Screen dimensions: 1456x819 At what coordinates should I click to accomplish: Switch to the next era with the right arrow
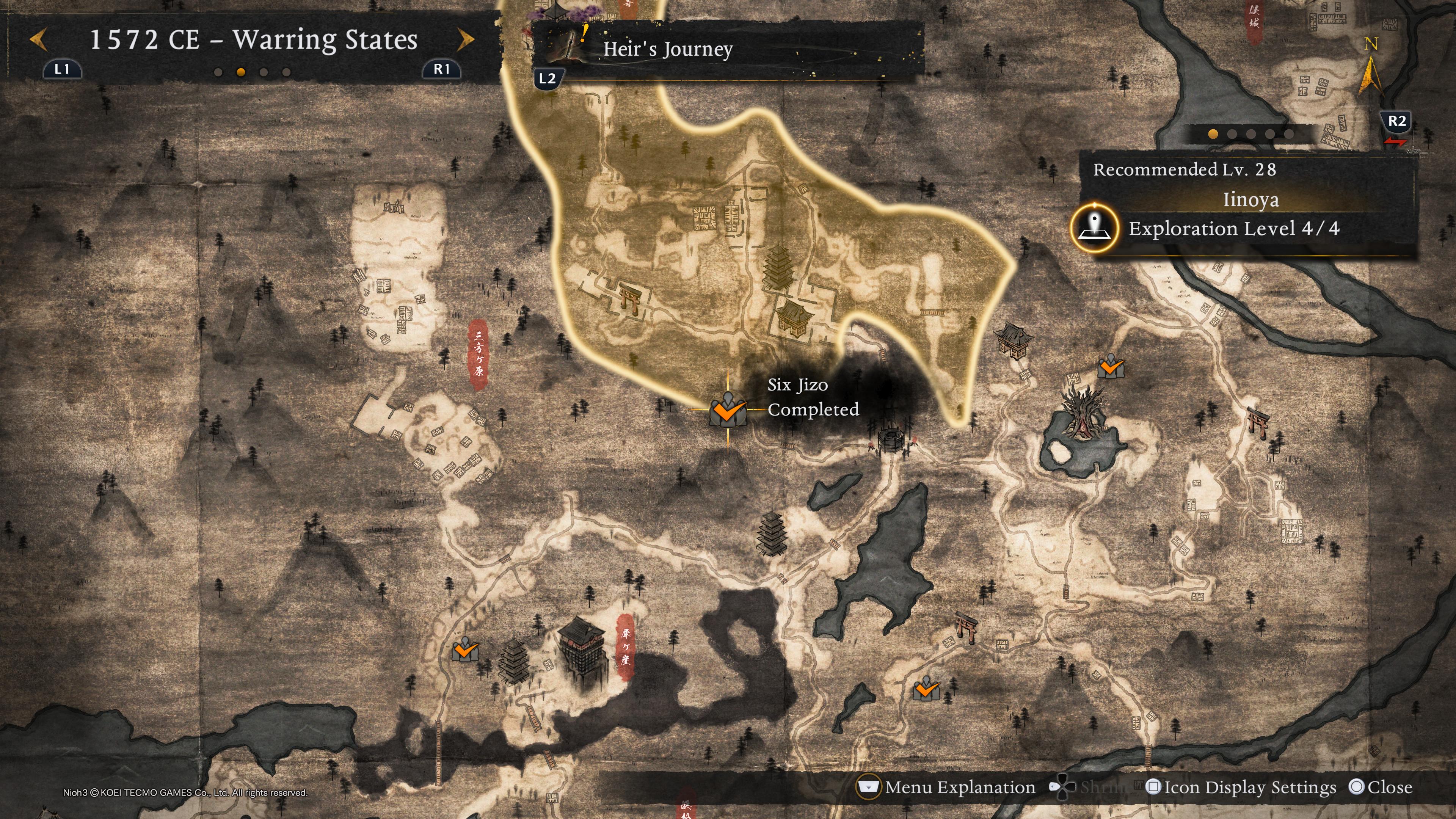[466, 40]
